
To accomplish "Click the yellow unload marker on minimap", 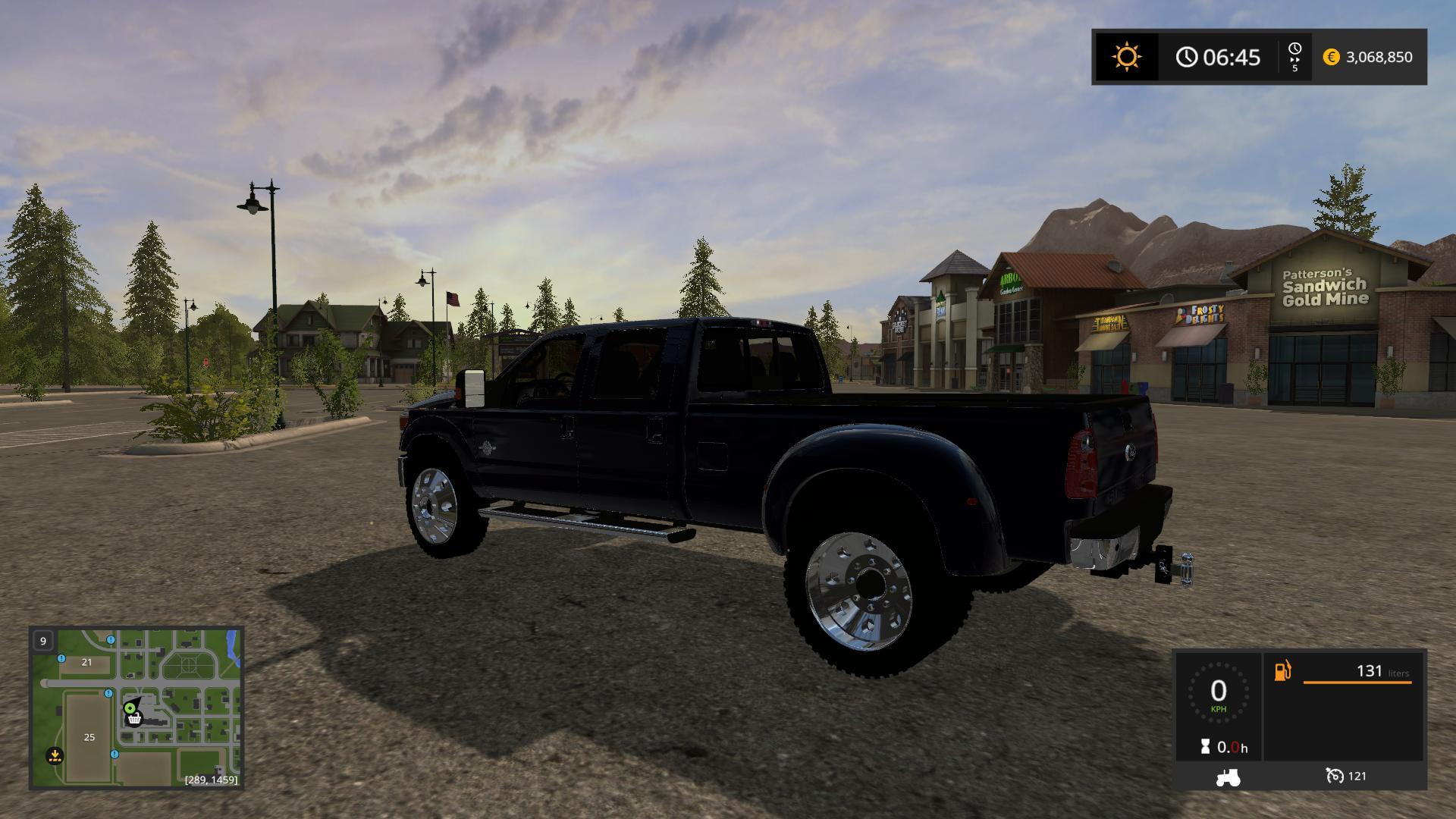I will tap(55, 755).
